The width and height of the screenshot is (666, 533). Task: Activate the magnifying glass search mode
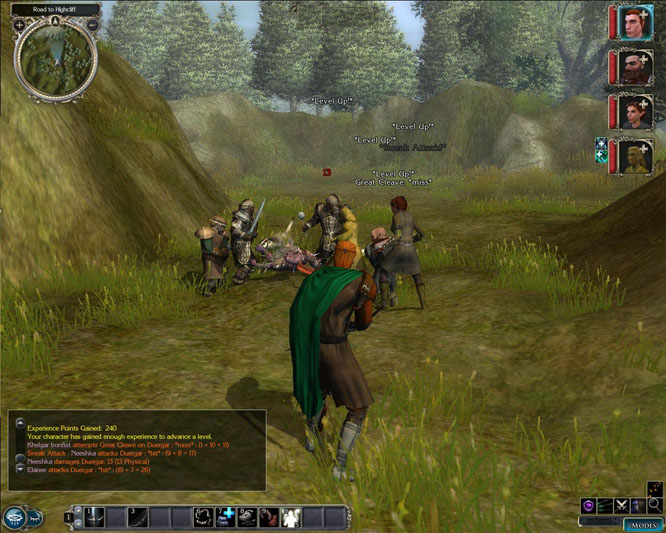654,506
